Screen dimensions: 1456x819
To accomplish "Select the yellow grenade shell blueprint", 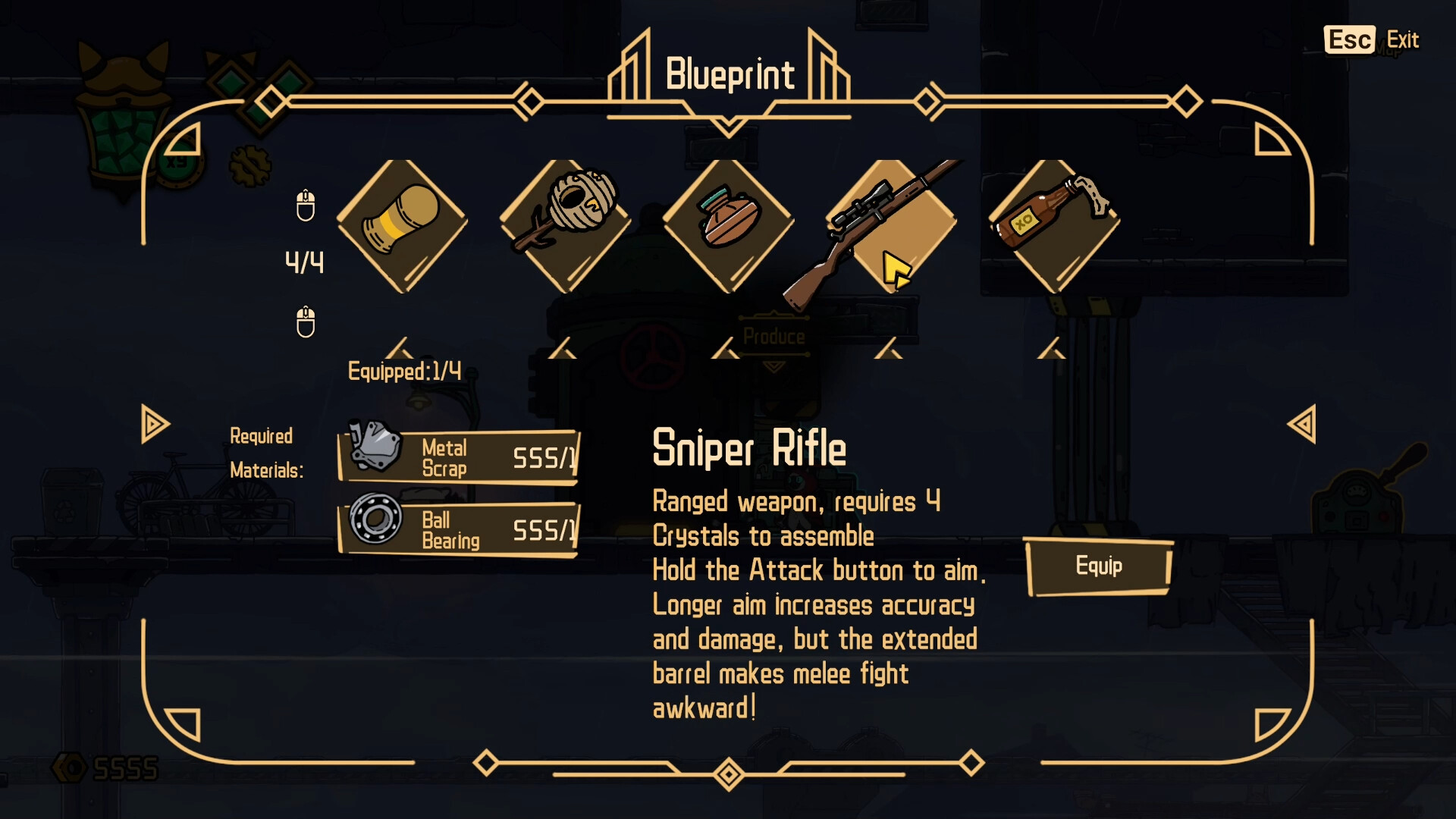I will [402, 225].
